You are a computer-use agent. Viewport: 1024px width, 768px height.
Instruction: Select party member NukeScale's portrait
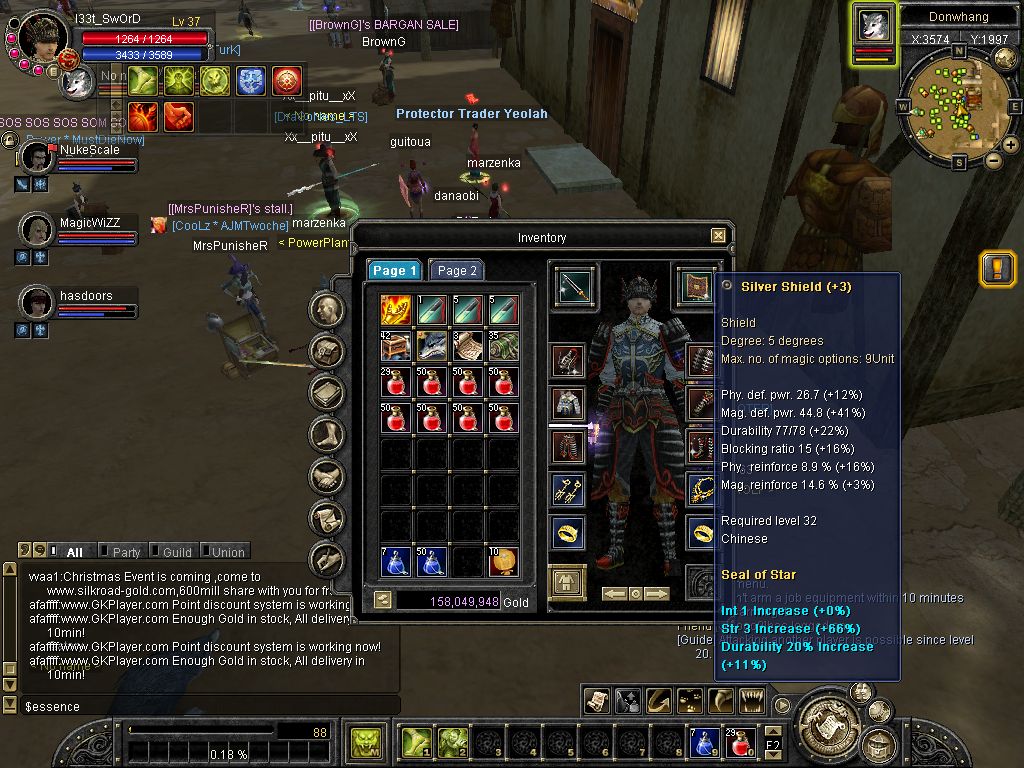[x=38, y=157]
